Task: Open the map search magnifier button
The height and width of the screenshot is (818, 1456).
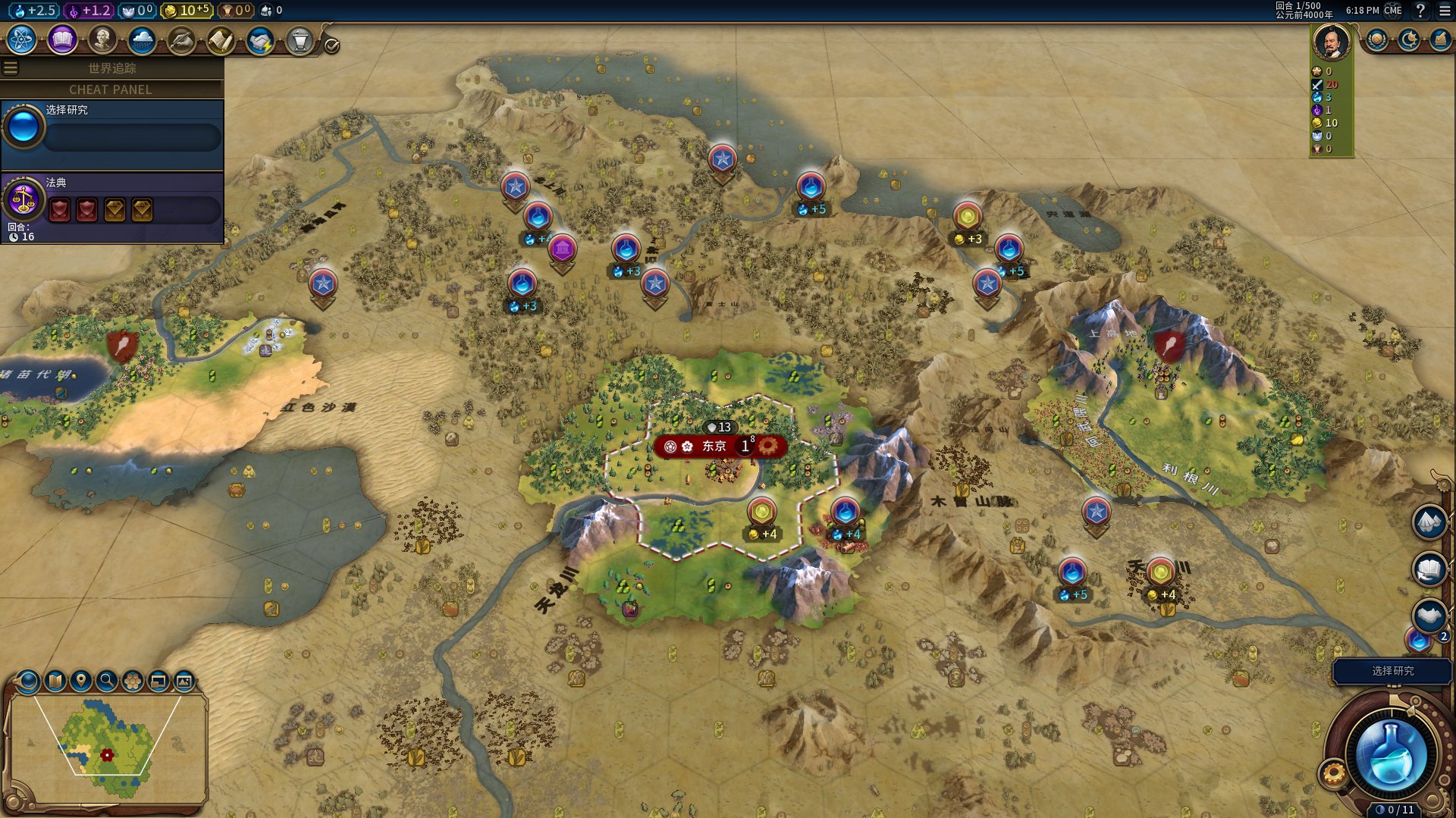Action: (107, 681)
